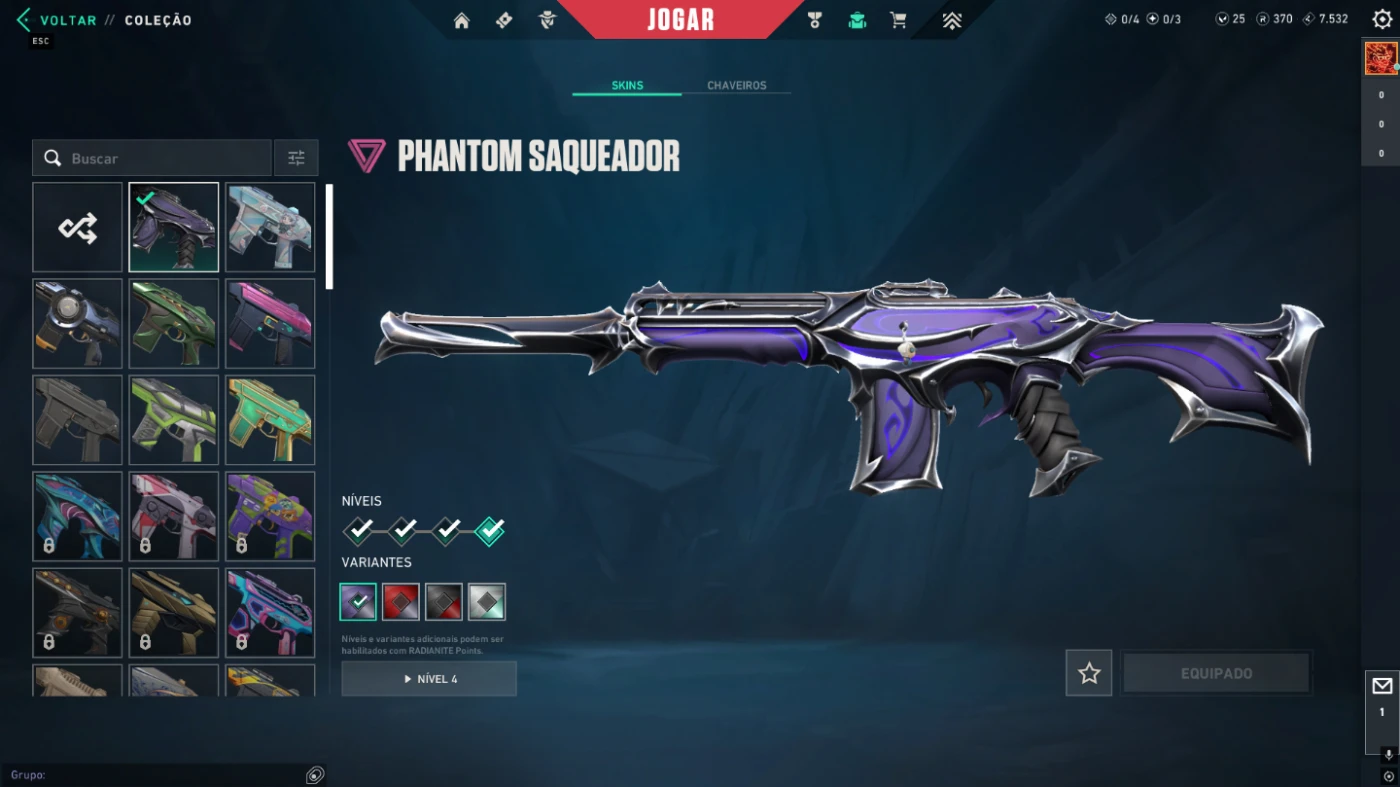Pick the green Phantom skin thumbnail
The image size is (1400, 787).
pyautogui.click(x=174, y=324)
